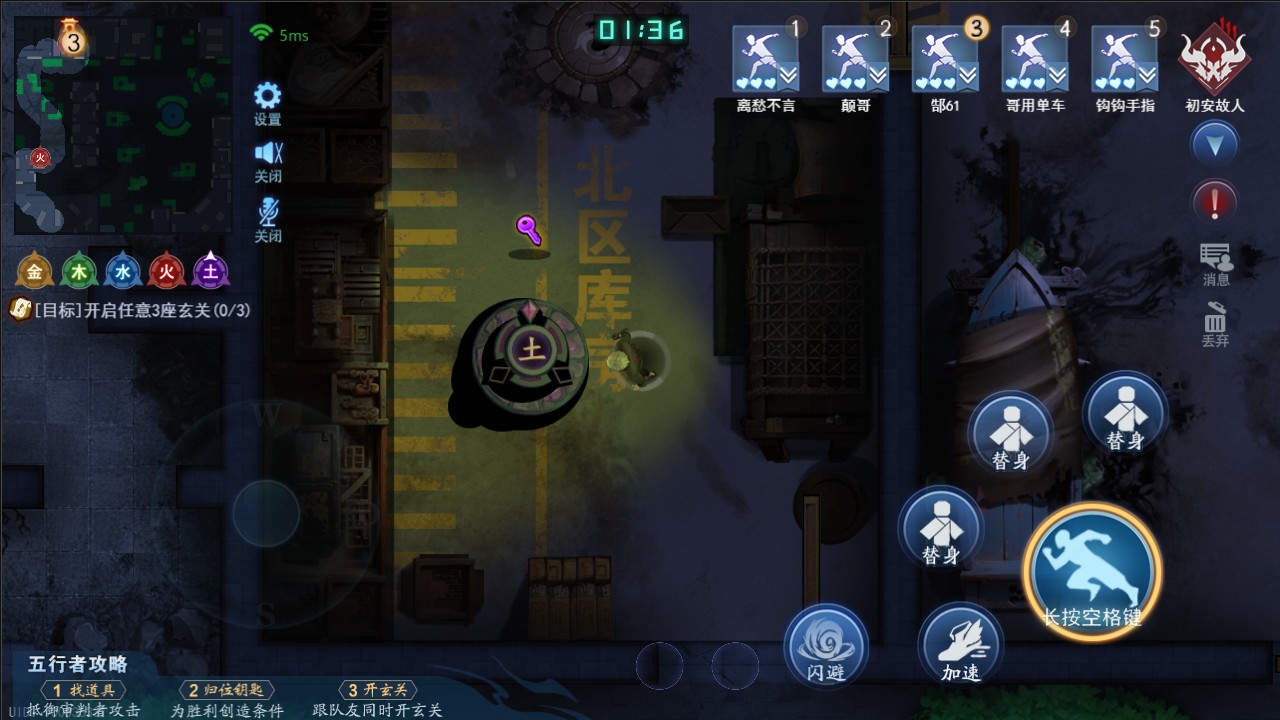
Task: Select the 金 element icon
Action: (35, 271)
